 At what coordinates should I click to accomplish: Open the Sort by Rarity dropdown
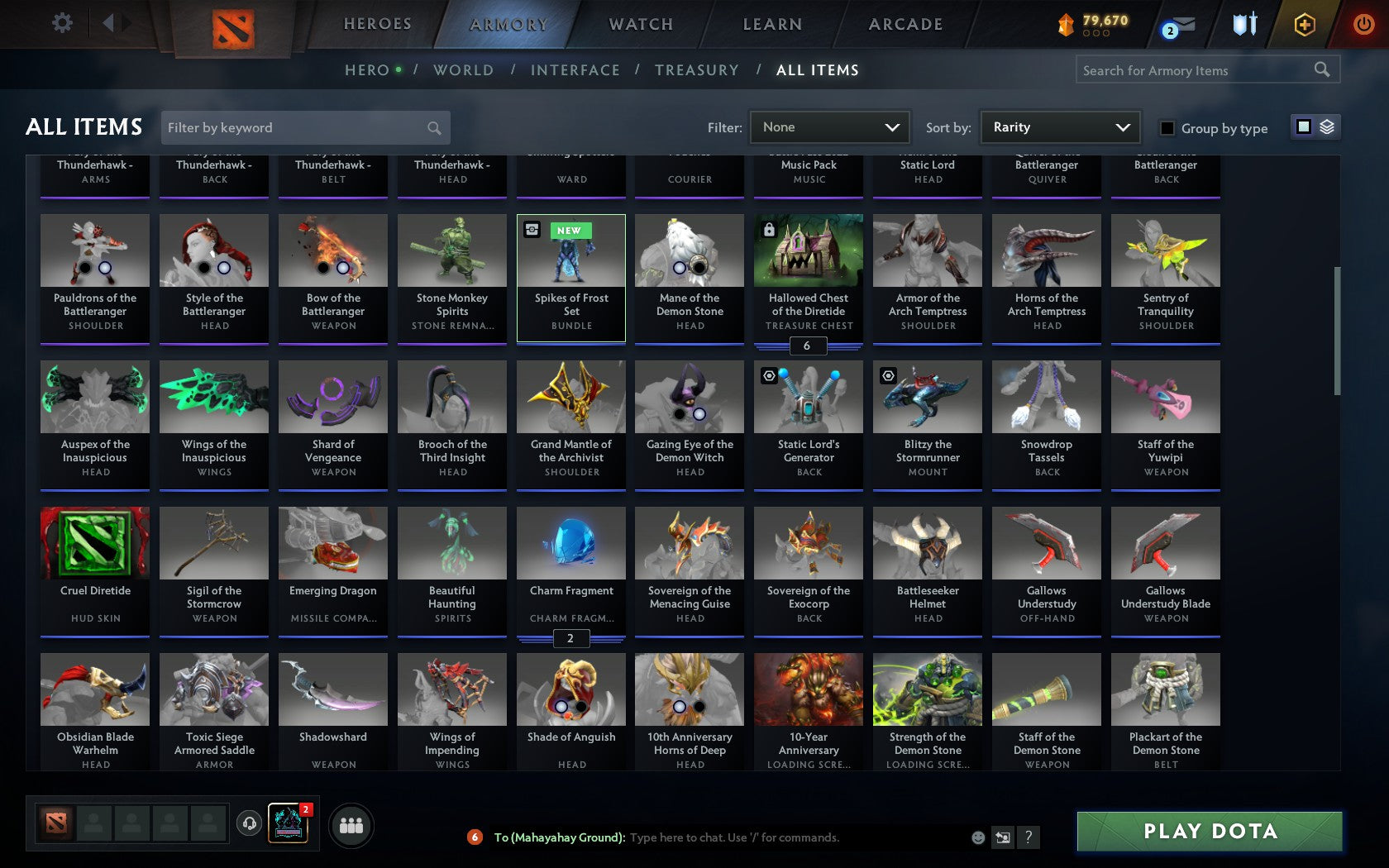1061,127
